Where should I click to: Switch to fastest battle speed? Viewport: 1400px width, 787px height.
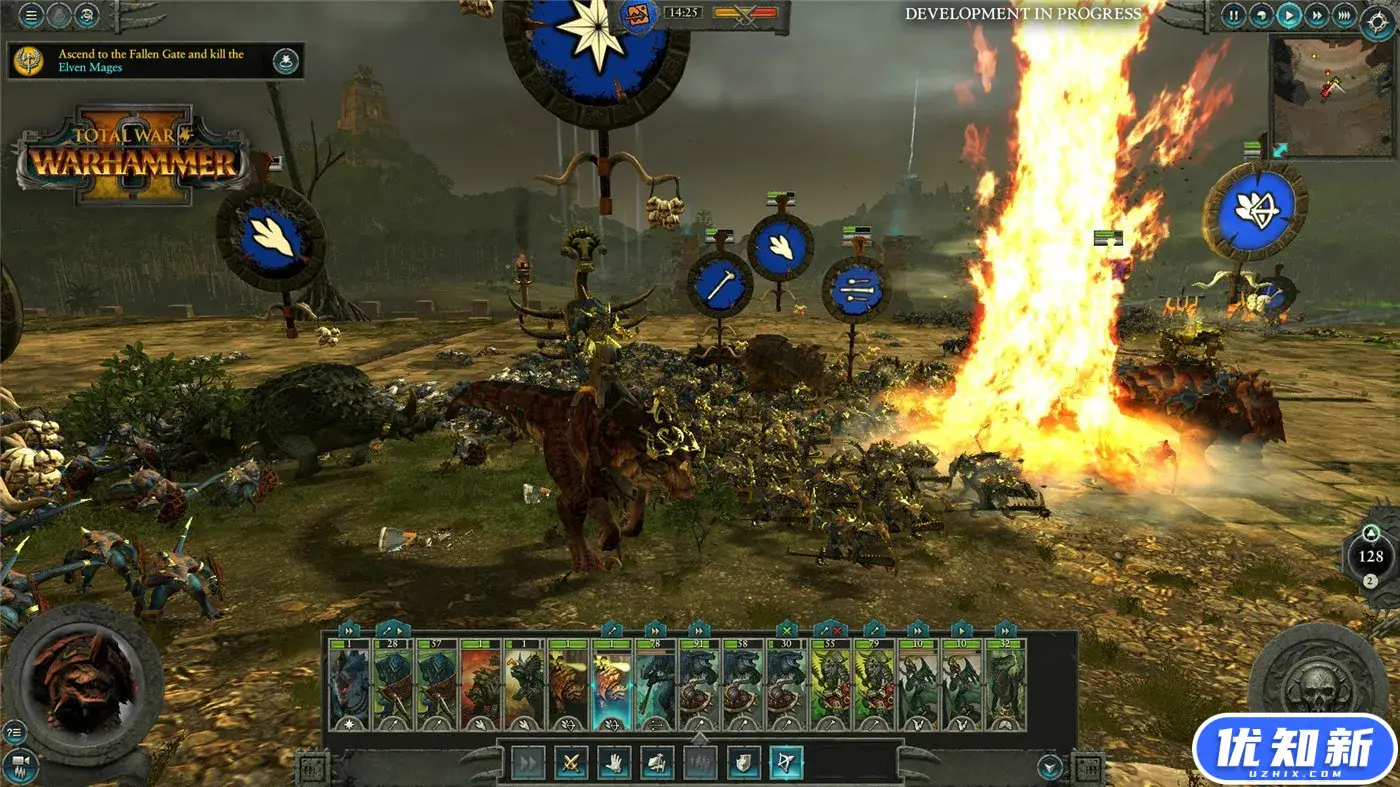coord(1344,15)
